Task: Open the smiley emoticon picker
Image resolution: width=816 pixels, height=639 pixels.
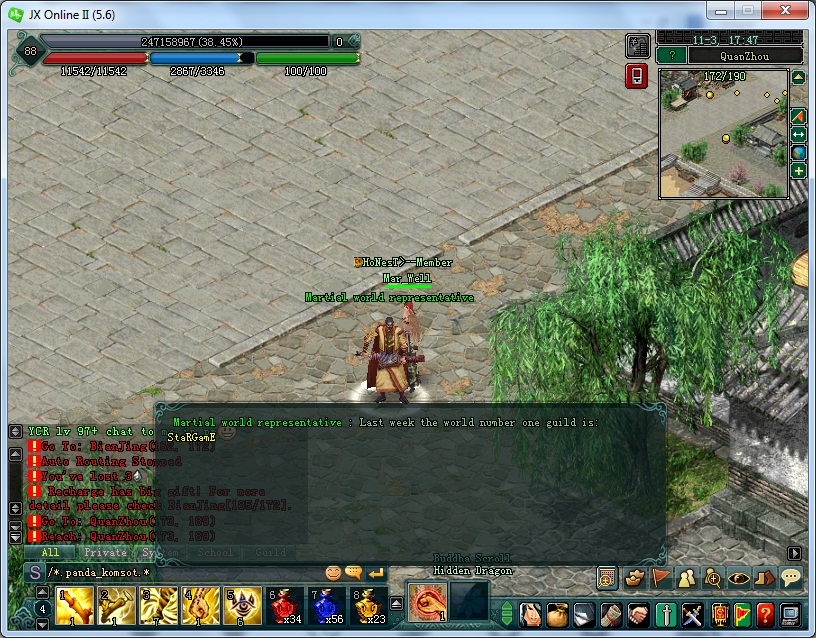Action: (334, 573)
